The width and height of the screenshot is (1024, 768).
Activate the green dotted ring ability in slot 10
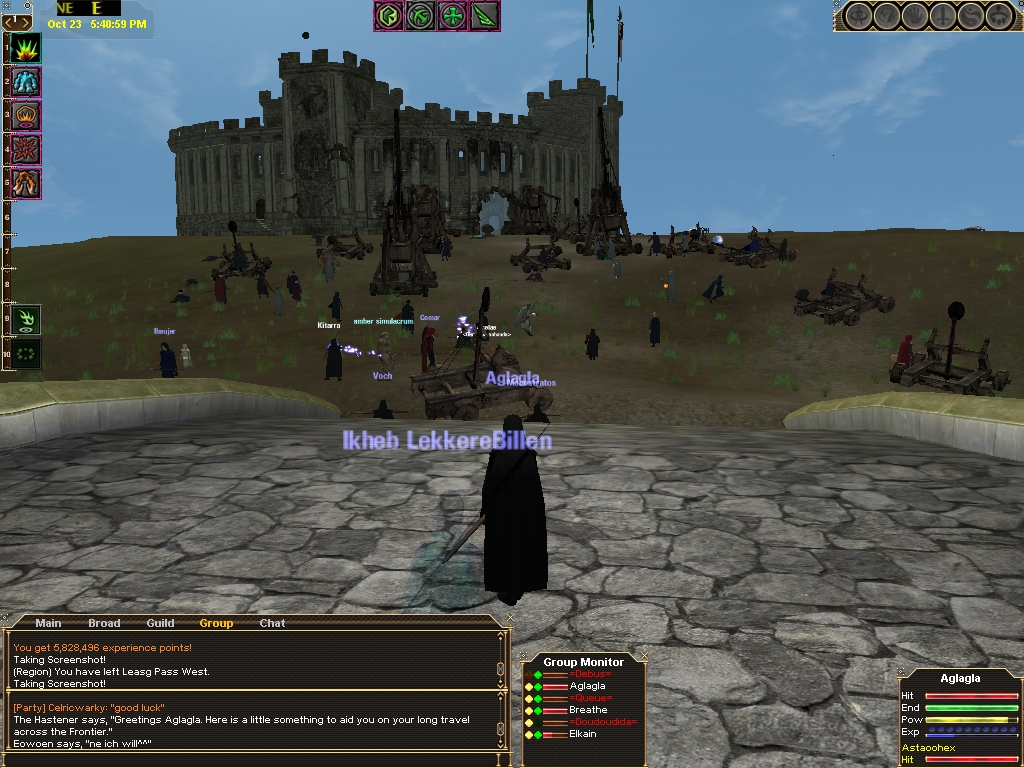pos(26,353)
